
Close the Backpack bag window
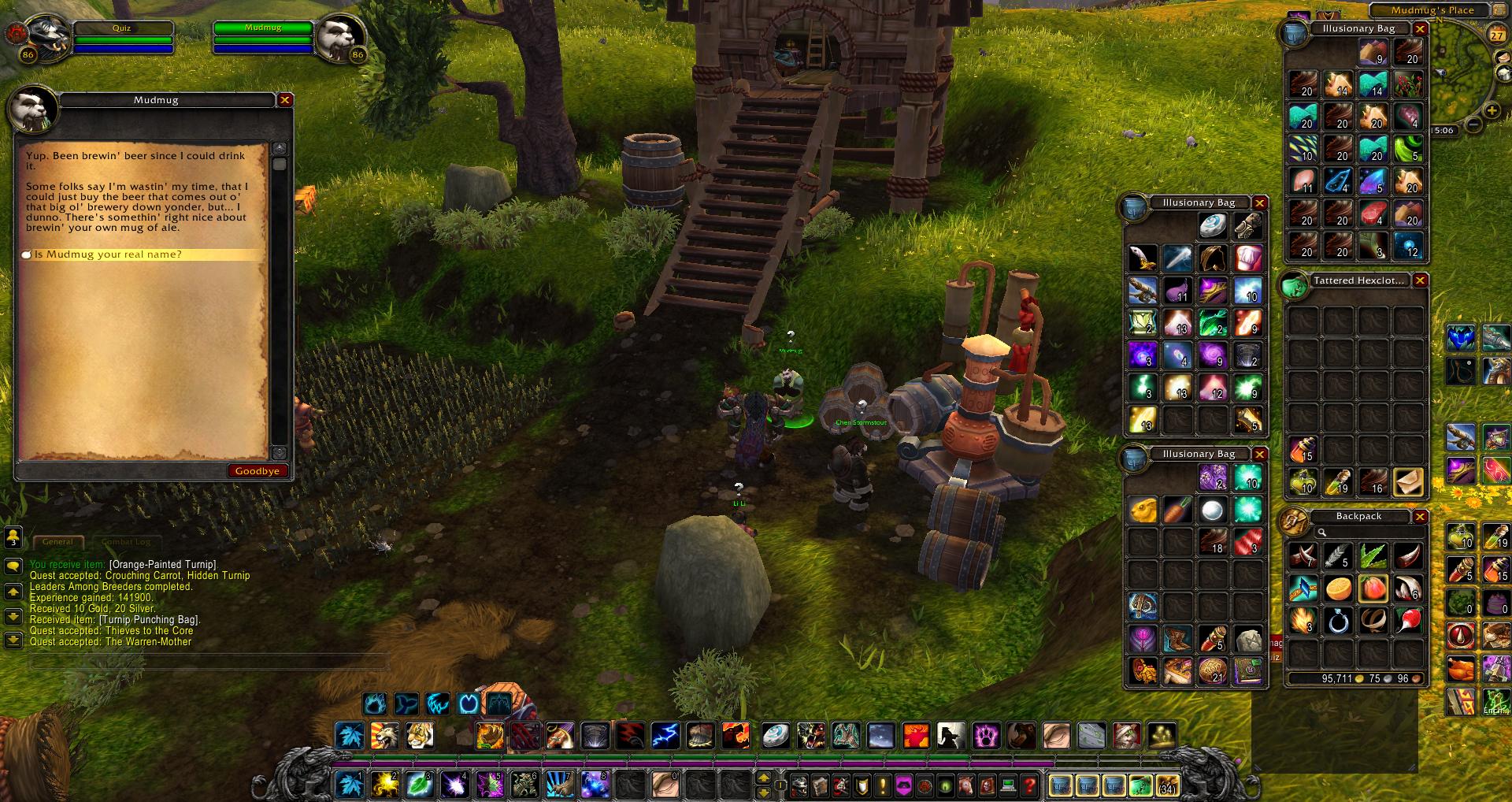point(1420,517)
